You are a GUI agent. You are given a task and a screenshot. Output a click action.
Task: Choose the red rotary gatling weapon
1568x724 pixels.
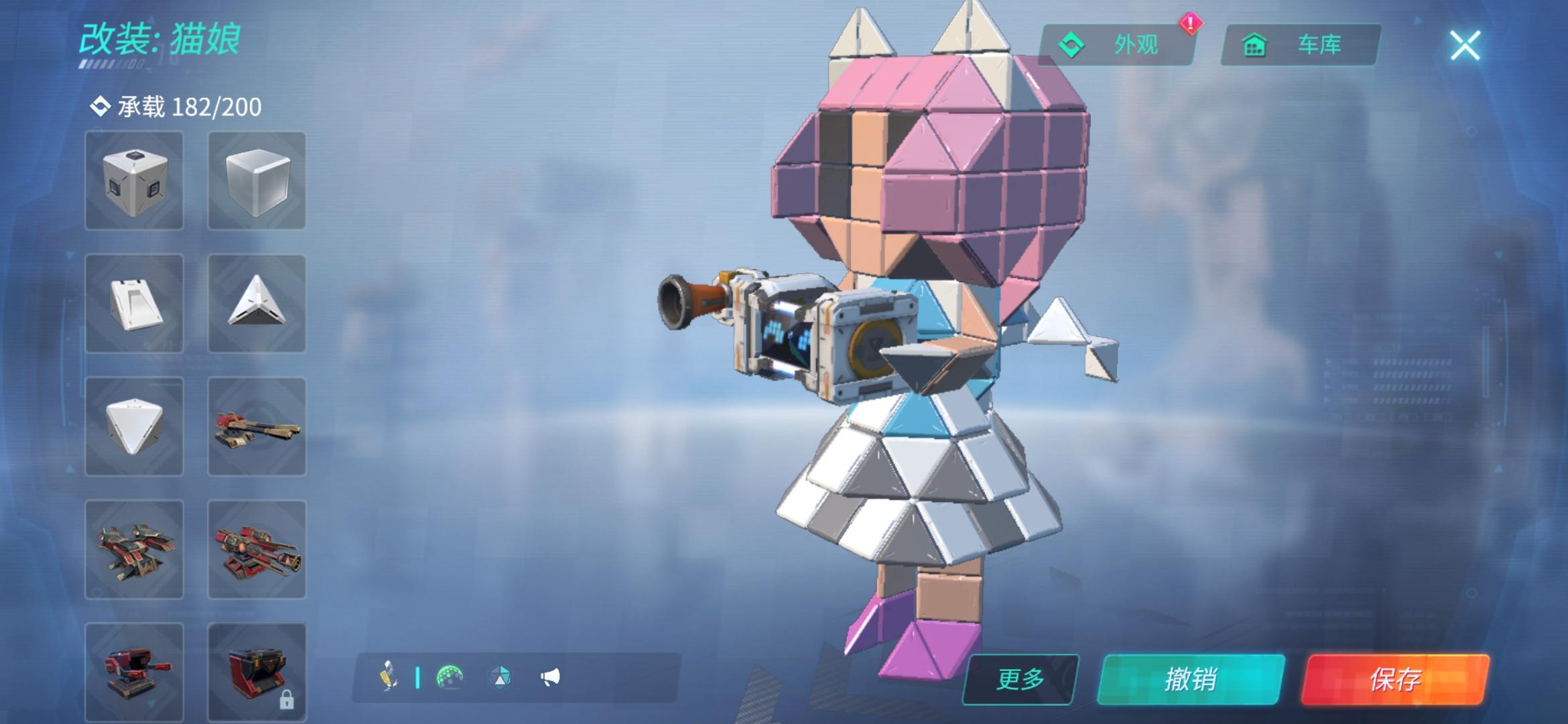(x=257, y=549)
